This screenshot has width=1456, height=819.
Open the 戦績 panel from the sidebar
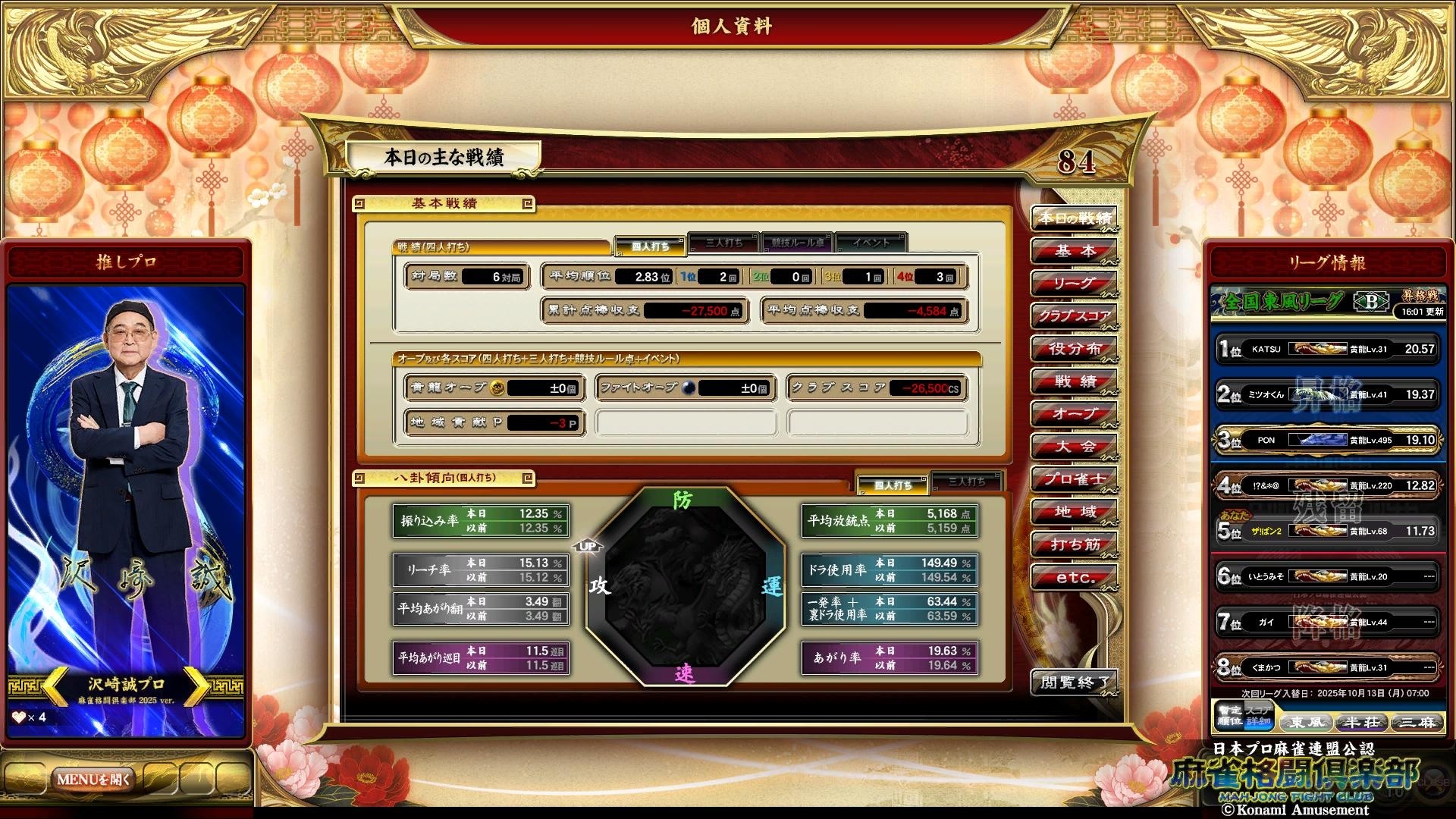coord(1074,381)
